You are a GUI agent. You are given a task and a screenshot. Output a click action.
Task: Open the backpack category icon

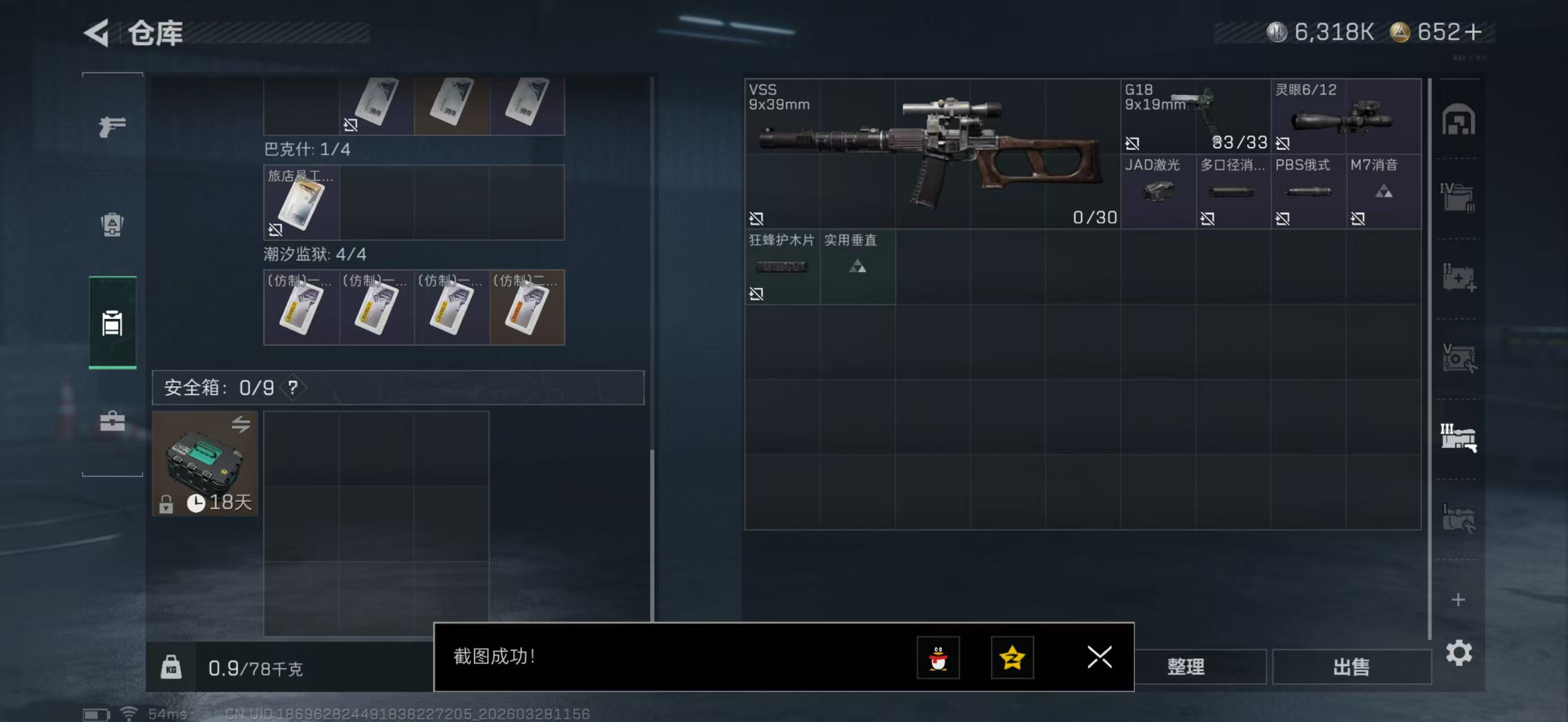(112, 225)
